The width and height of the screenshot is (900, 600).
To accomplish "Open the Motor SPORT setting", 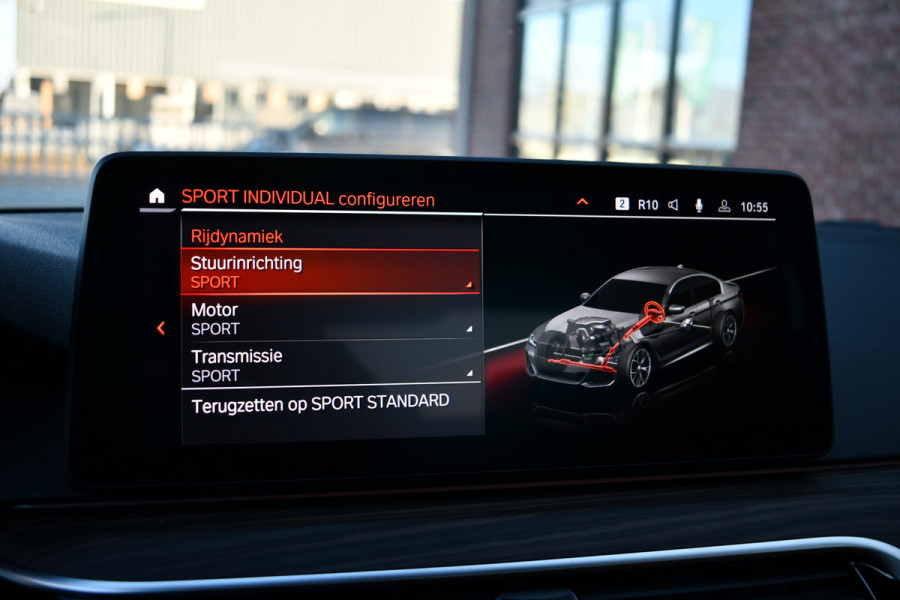I will coord(330,319).
